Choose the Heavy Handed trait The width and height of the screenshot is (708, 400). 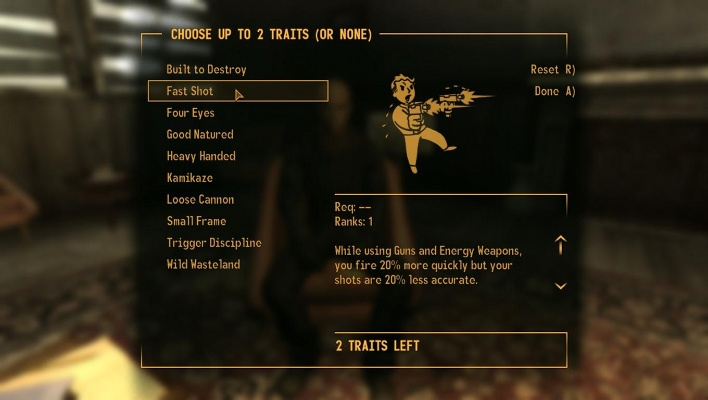[201, 156]
